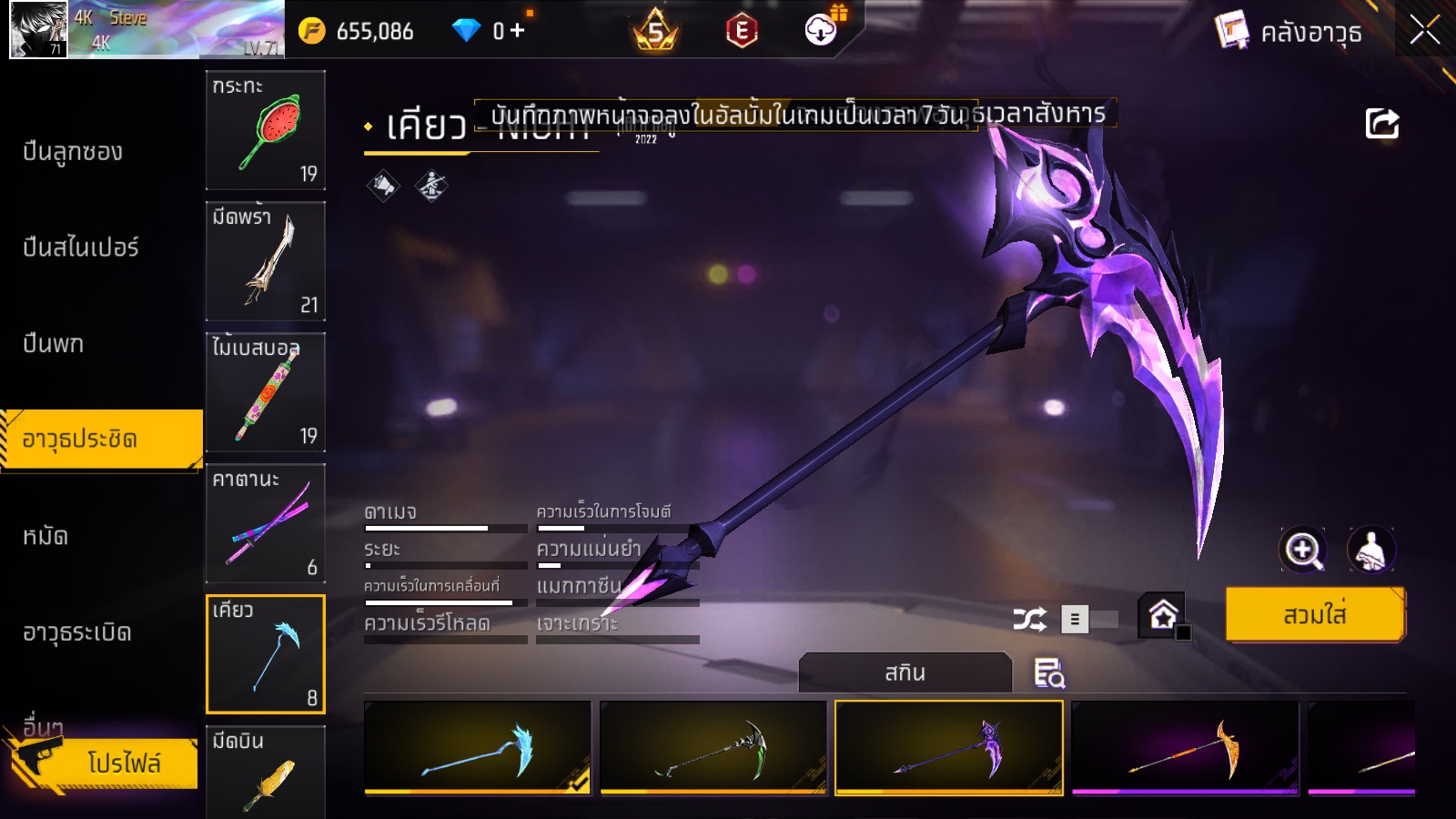This screenshot has width=1456, height=819.
Task: Select the blue ice scythe skin
Action: (478, 747)
